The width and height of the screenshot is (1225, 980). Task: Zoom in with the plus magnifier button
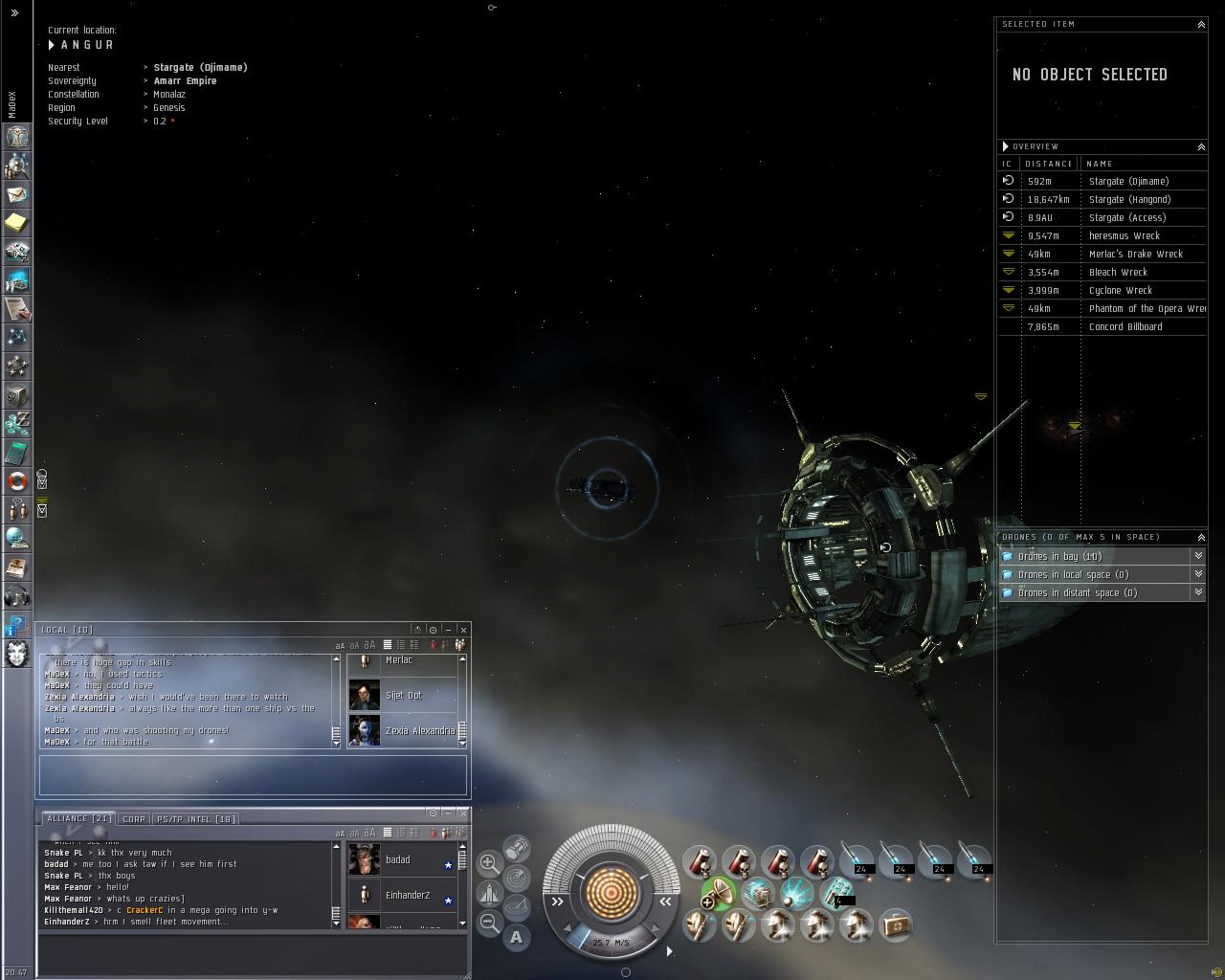488,862
